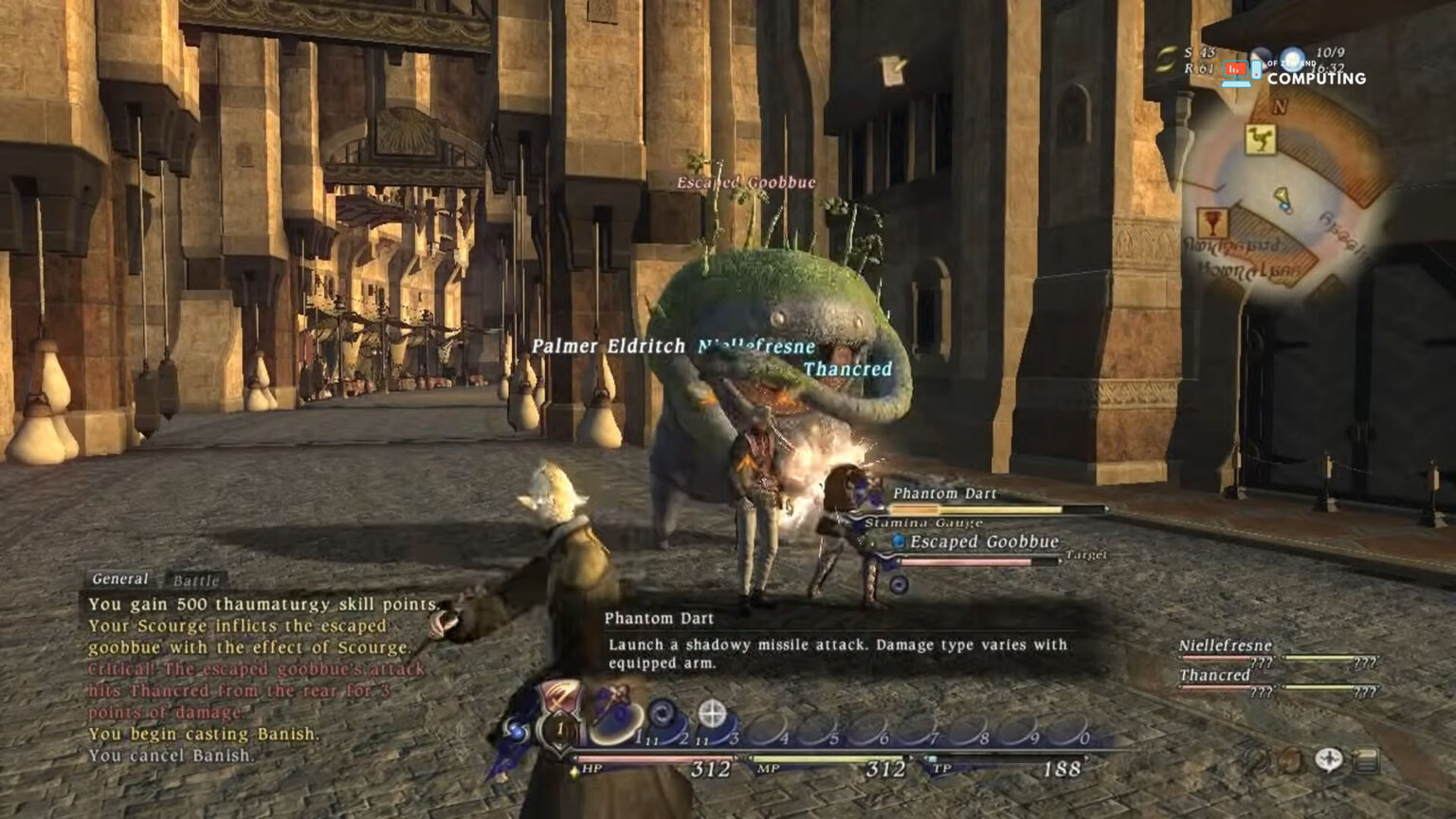Click the hotbar page number 1 badge

pyautogui.click(x=559, y=729)
